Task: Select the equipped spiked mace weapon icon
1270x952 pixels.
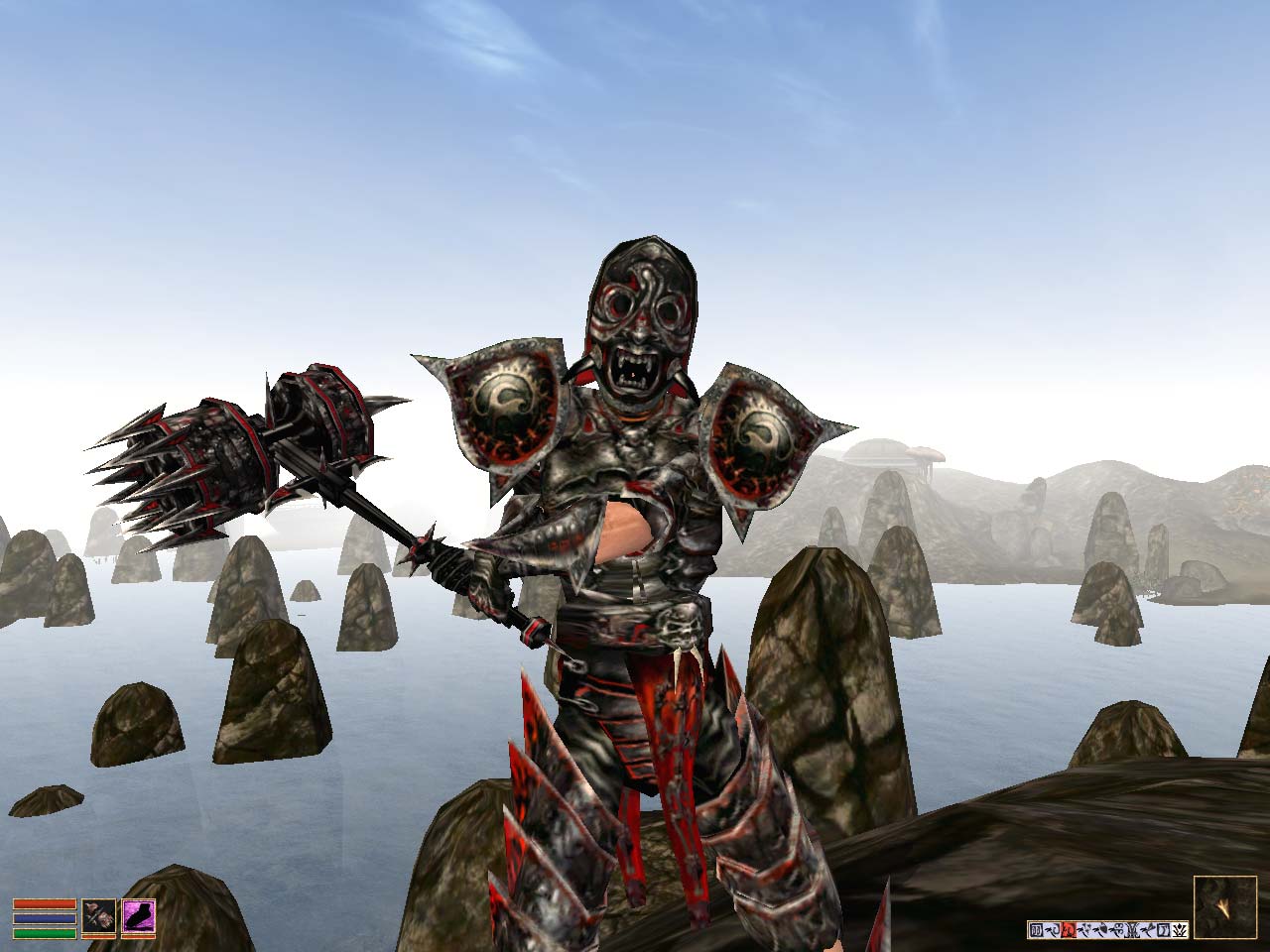Action: coord(99,915)
